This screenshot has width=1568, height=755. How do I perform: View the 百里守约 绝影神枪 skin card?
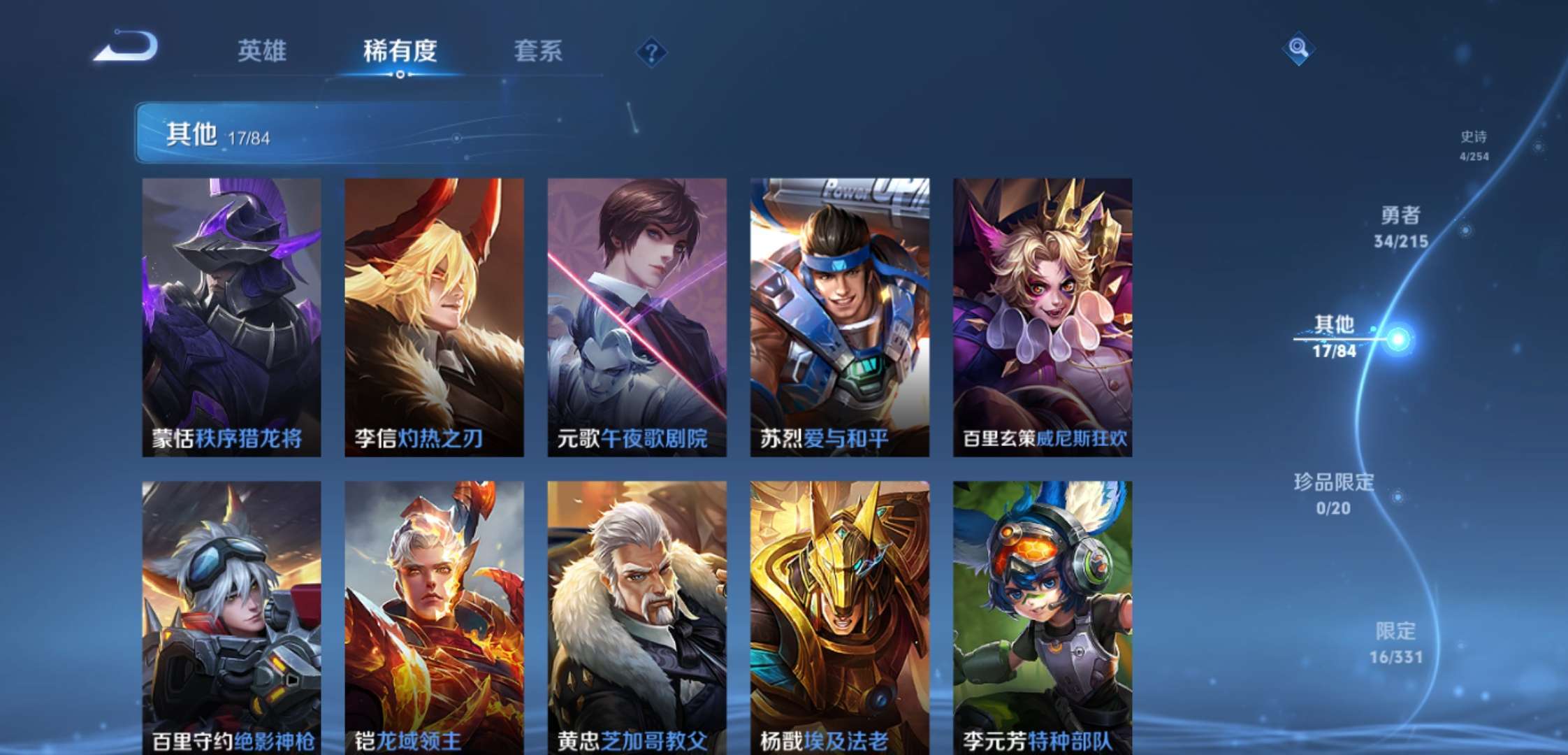(231, 617)
